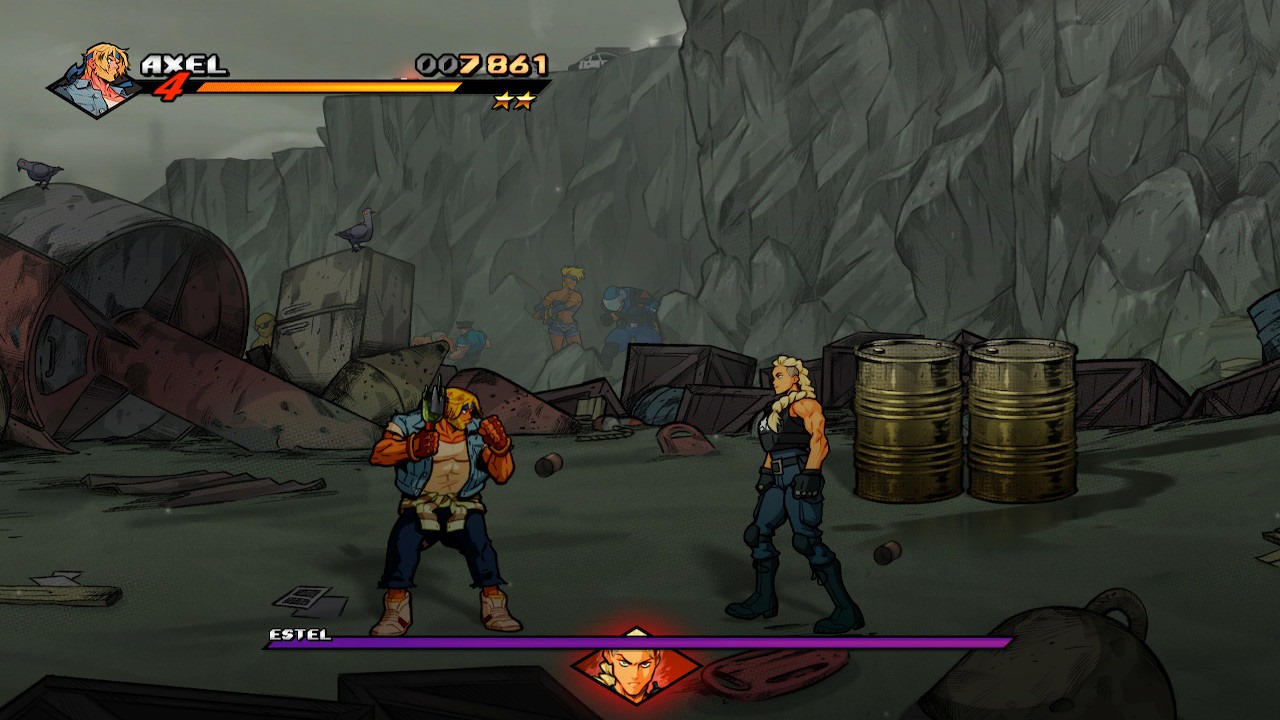Click Axel's character portrait

point(97,79)
